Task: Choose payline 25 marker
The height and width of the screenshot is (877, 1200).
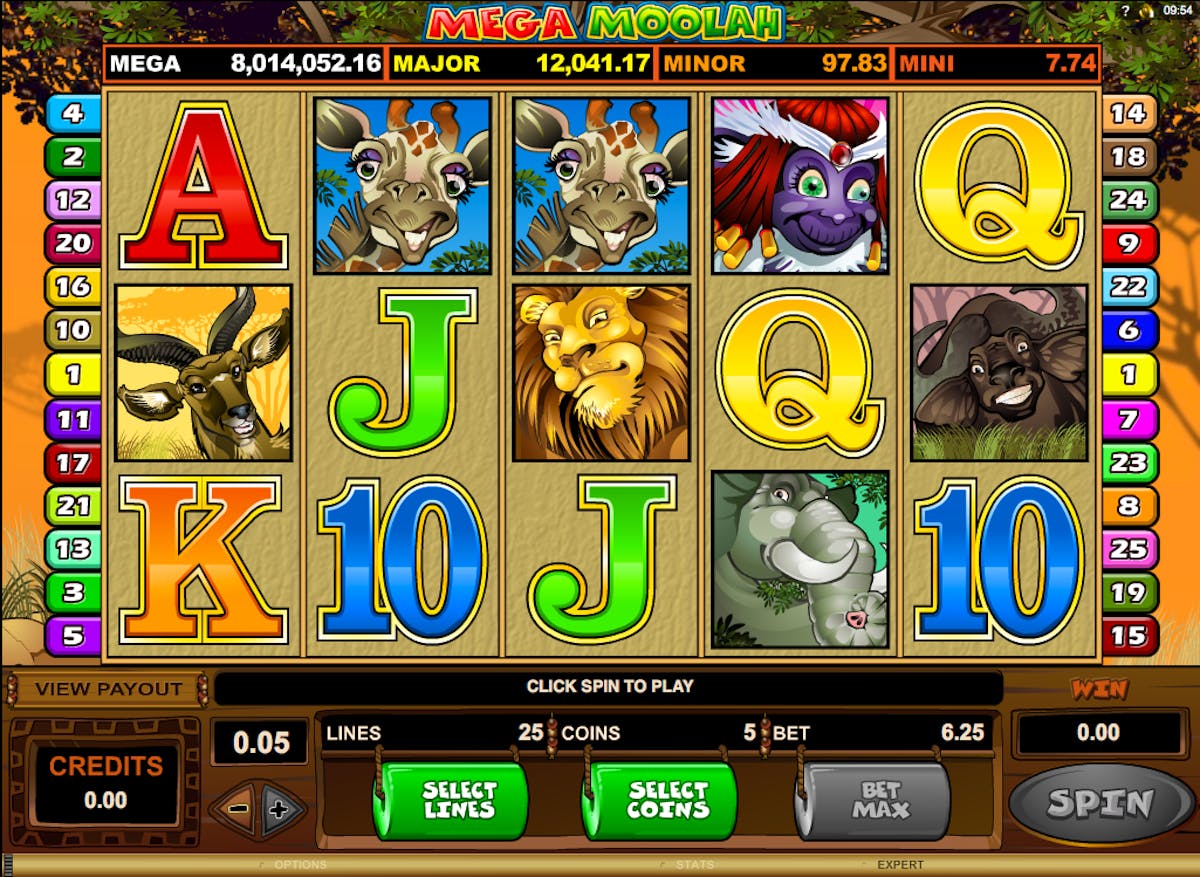Action: [x=1128, y=549]
